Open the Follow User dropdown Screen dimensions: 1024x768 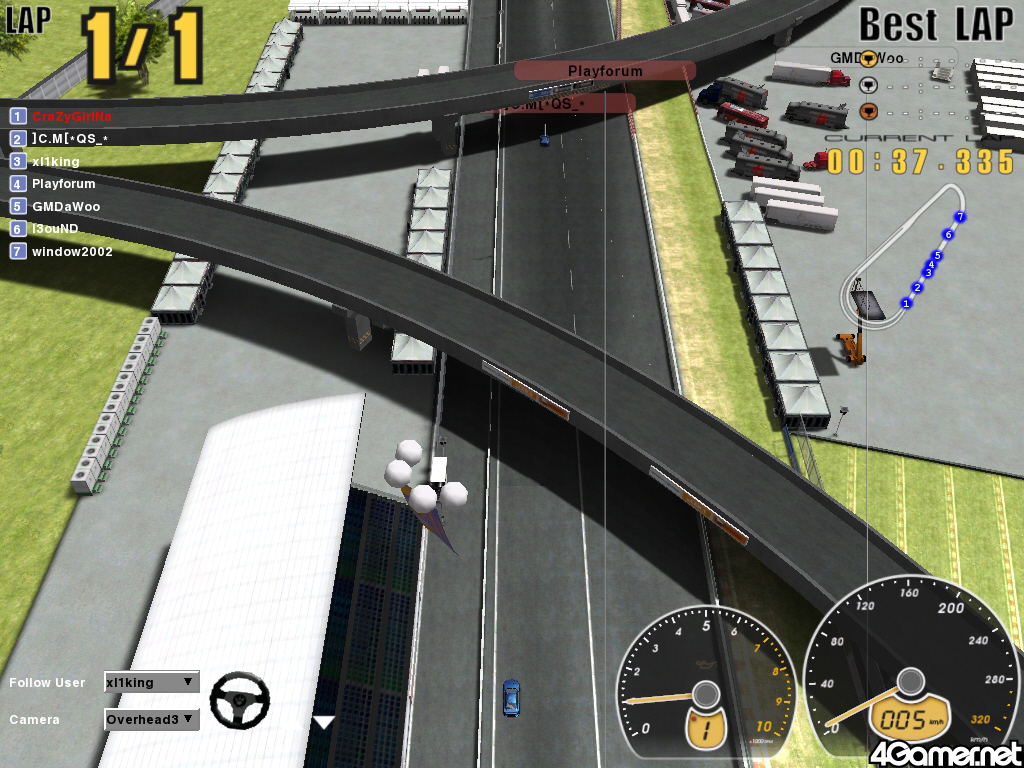coord(151,683)
